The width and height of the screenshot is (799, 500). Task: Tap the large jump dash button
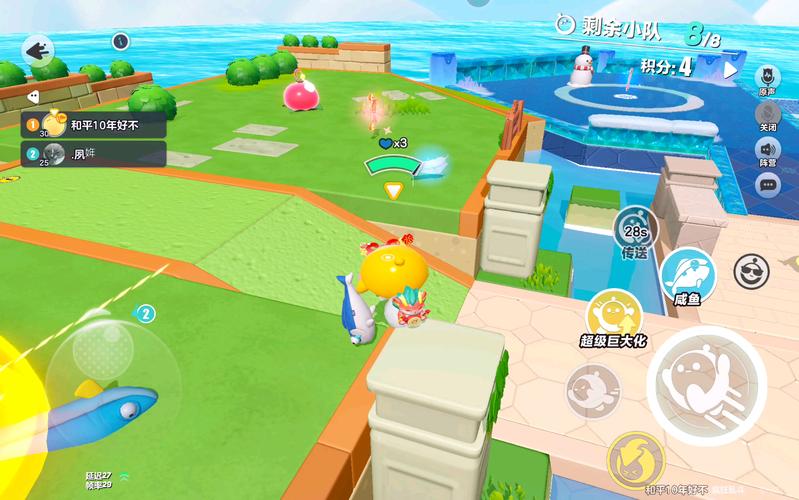tap(705, 382)
